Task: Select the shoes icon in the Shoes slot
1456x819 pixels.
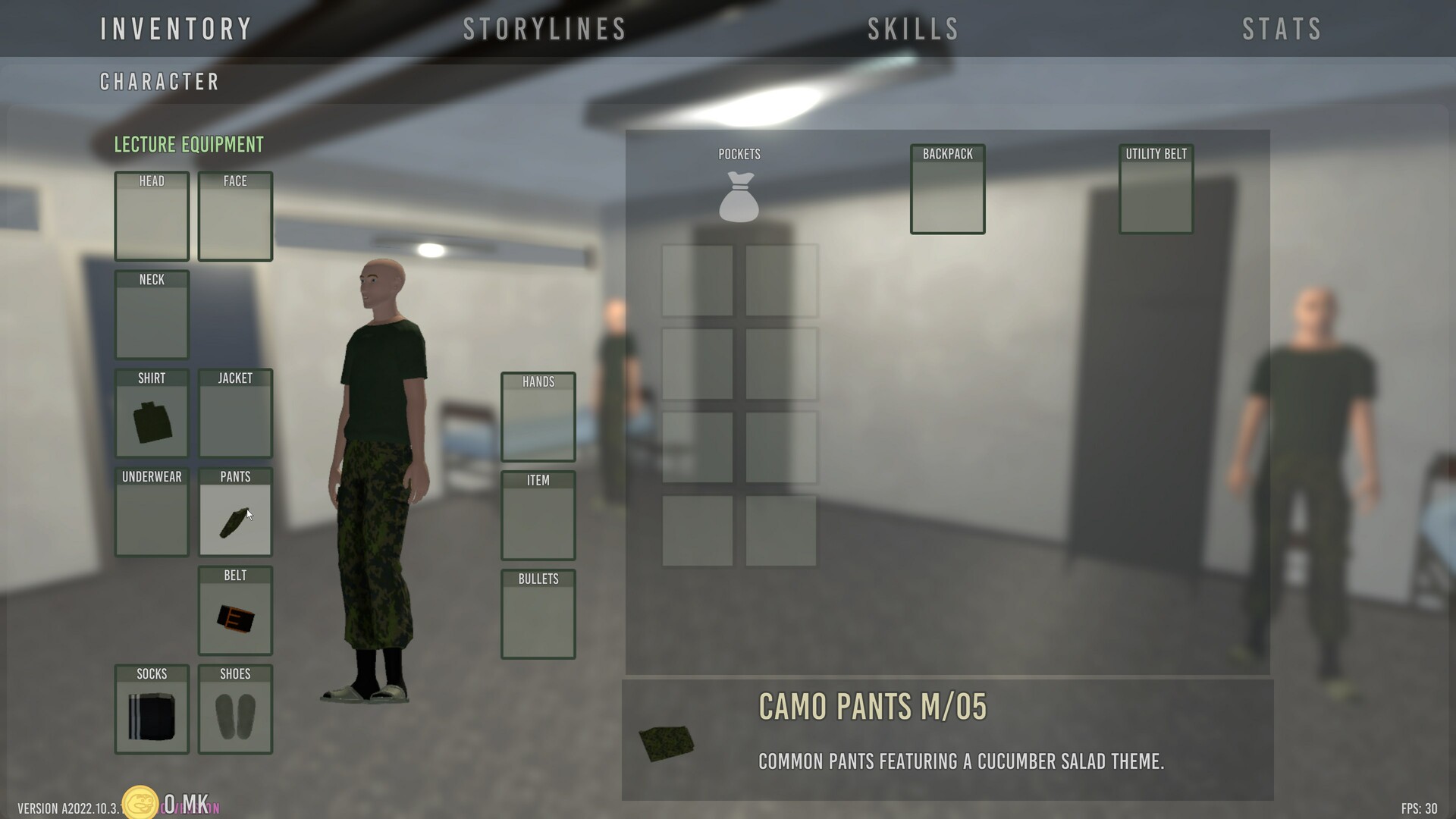Action: pos(234,714)
